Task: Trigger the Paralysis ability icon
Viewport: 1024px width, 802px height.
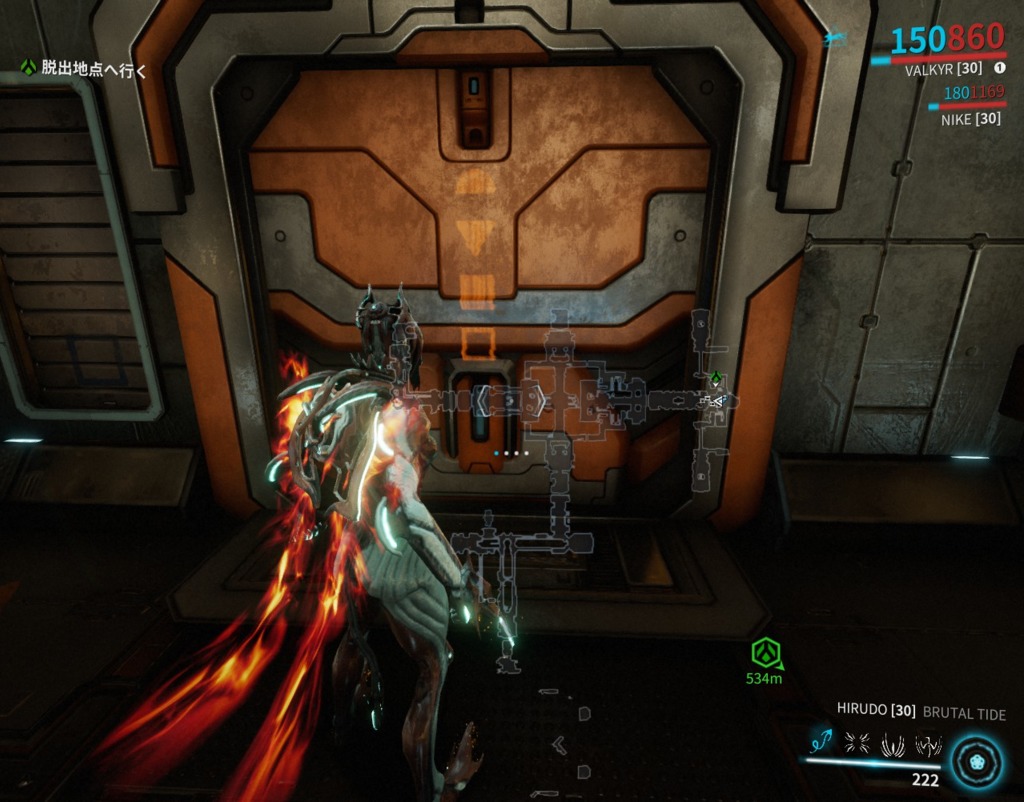Action: point(893,742)
